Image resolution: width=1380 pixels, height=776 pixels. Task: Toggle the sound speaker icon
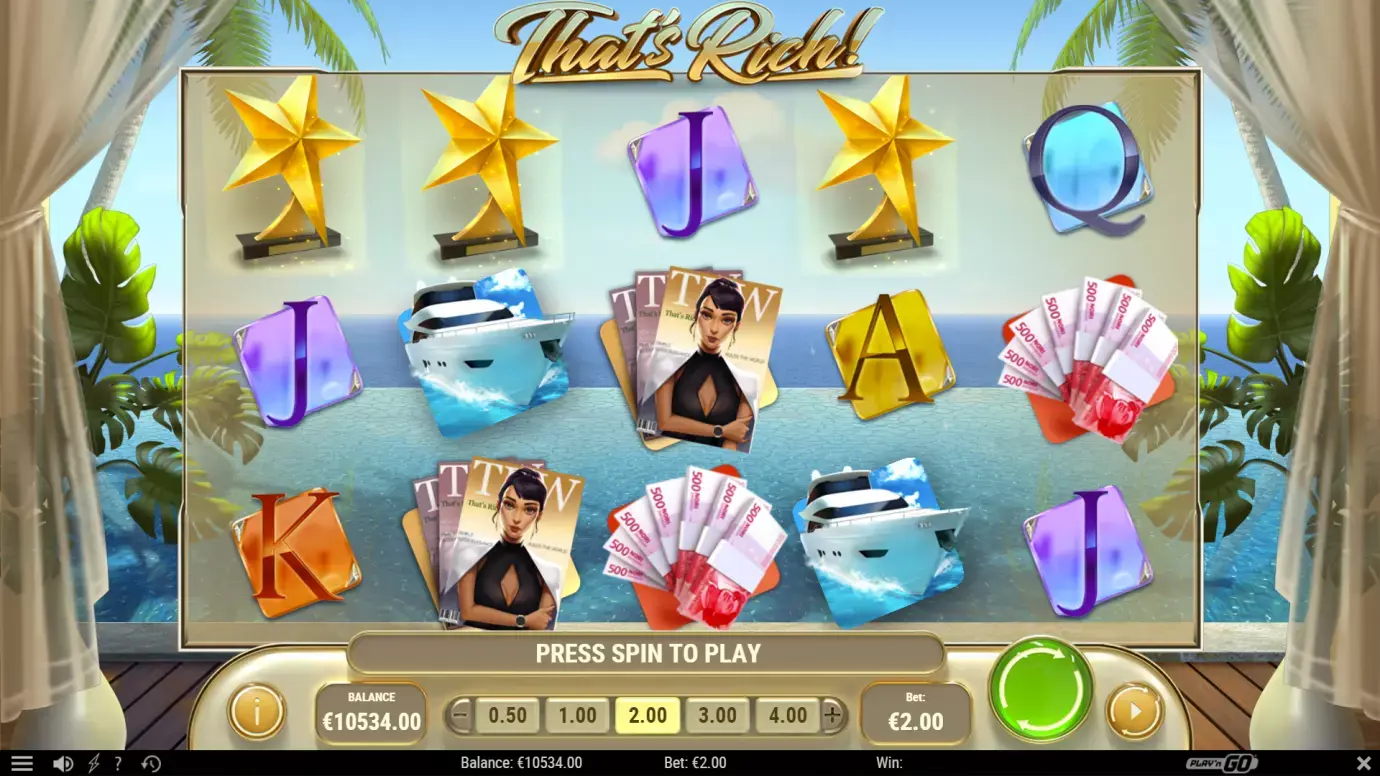tap(63, 764)
